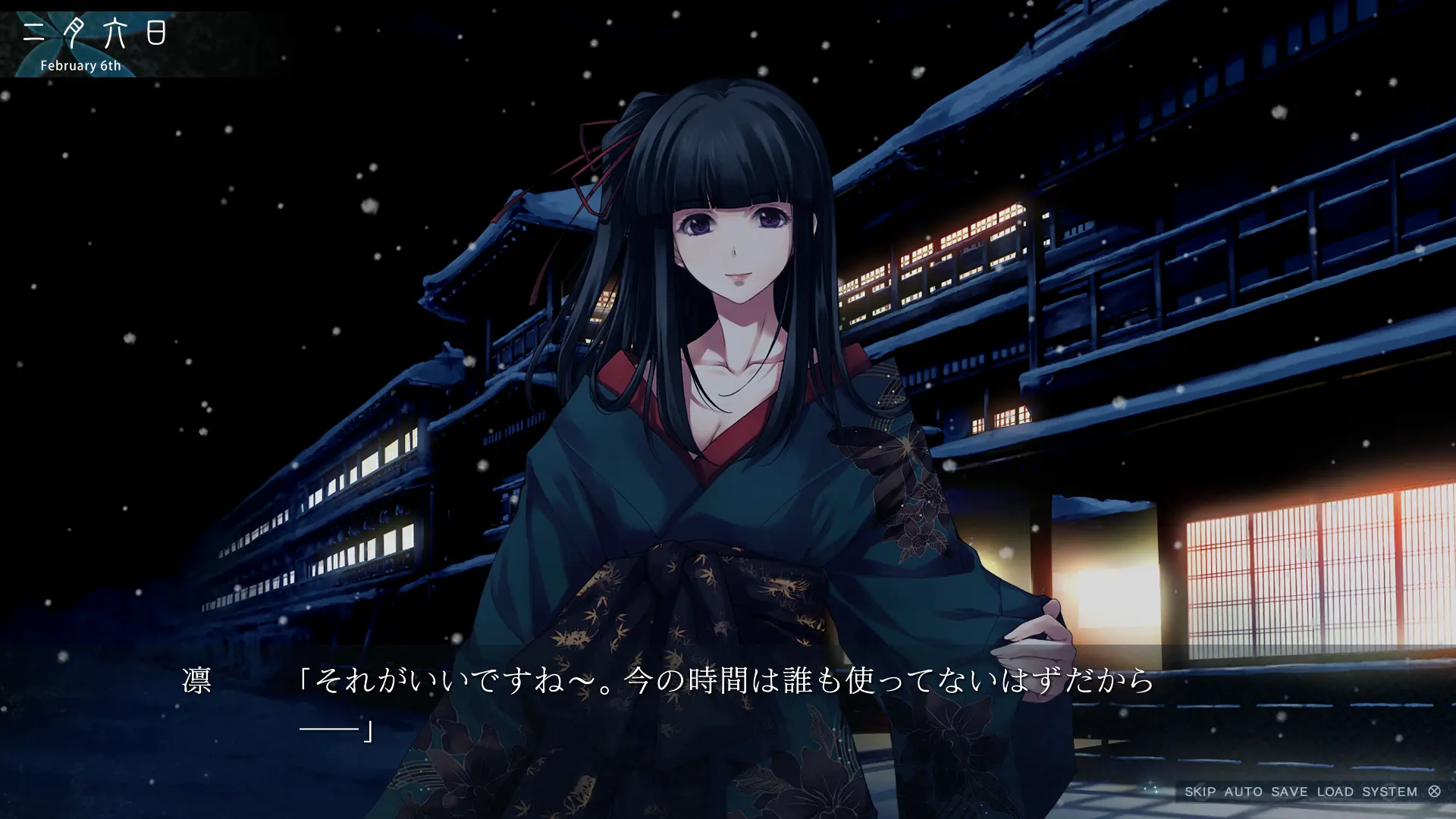Hide the text window with the X icon
Screen dimensions: 1456x819
[1434, 791]
